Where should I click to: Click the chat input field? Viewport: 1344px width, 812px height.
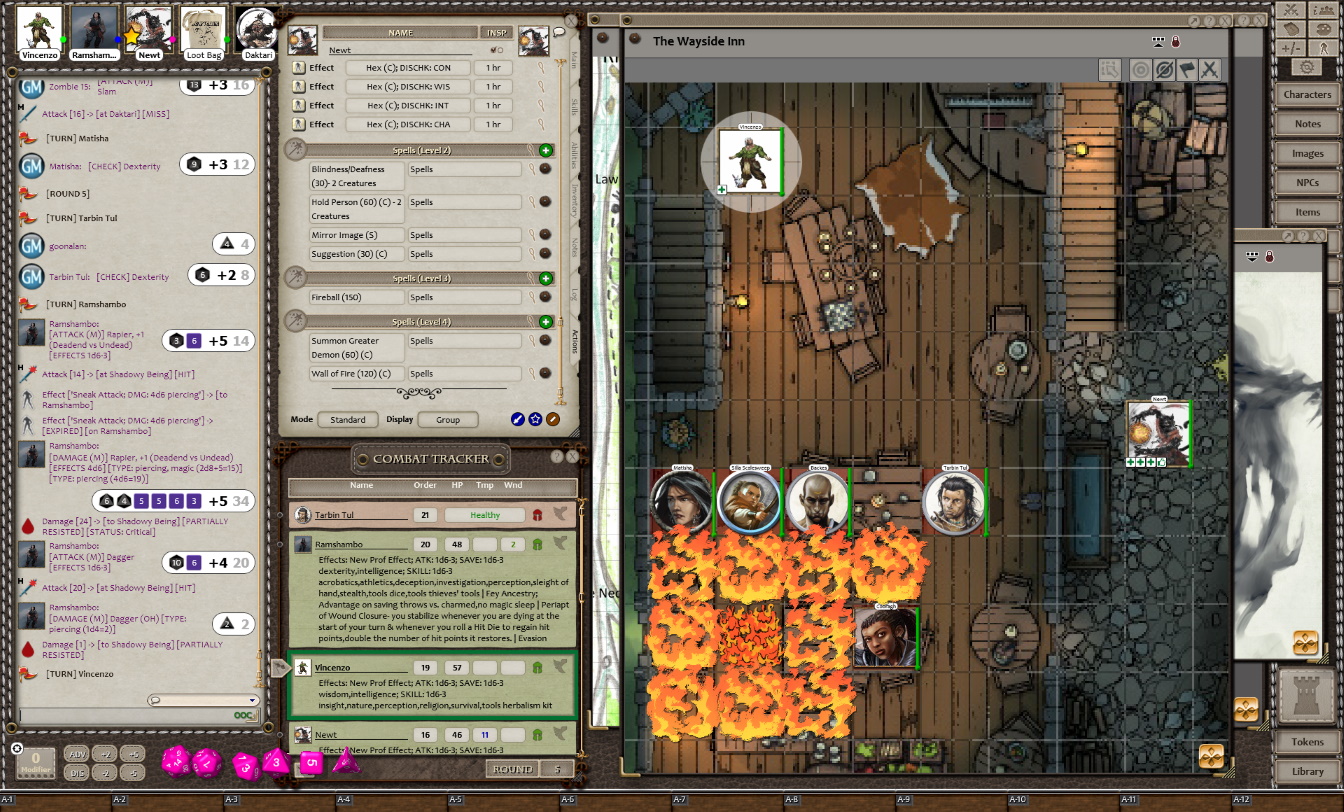click(x=130, y=716)
